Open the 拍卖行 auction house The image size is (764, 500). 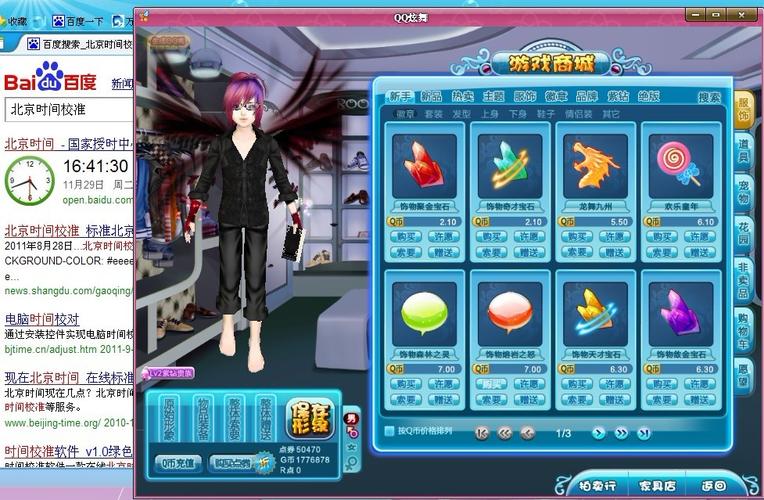[x=598, y=486]
